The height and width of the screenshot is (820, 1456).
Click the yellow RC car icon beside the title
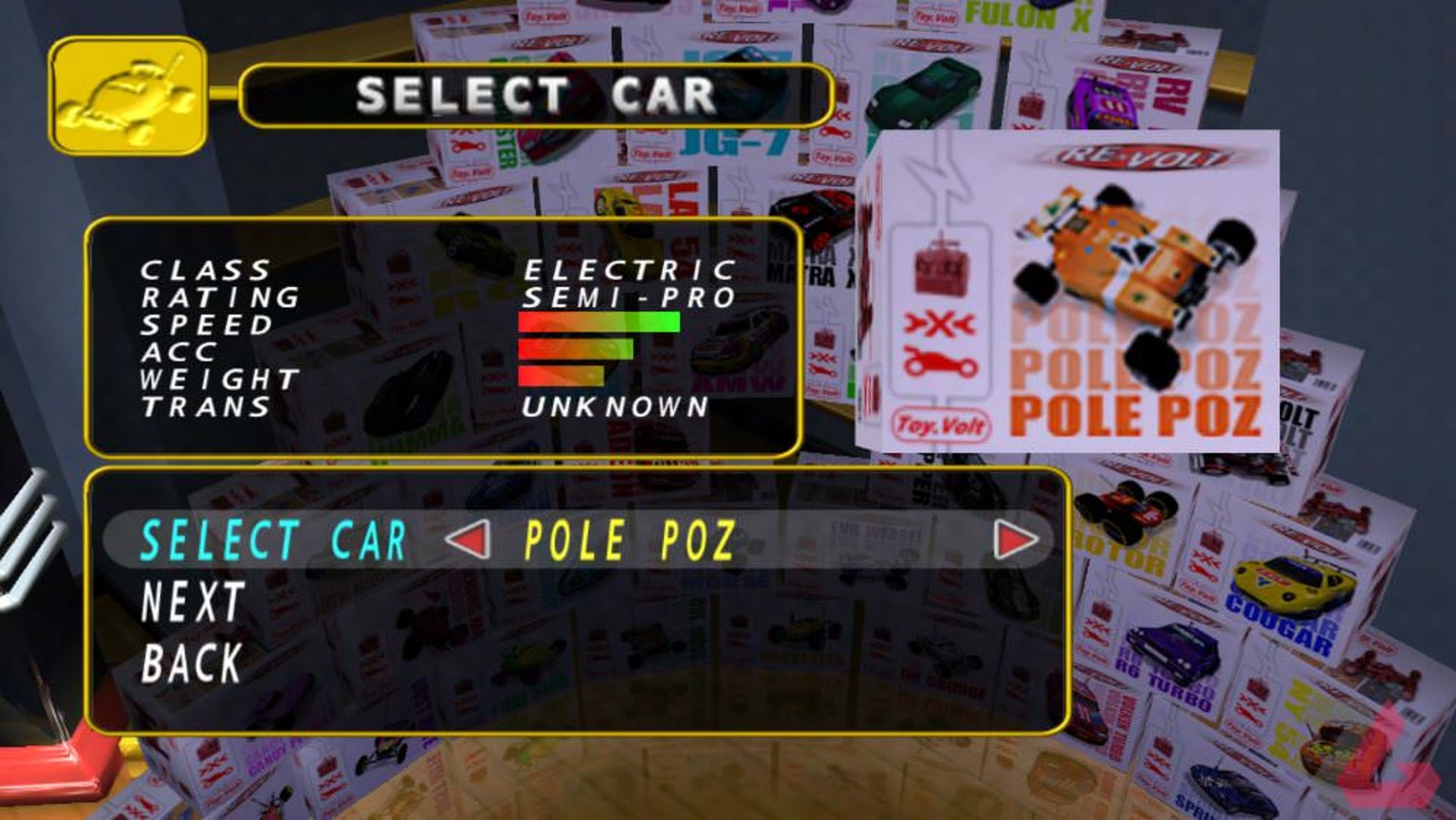pos(129,93)
